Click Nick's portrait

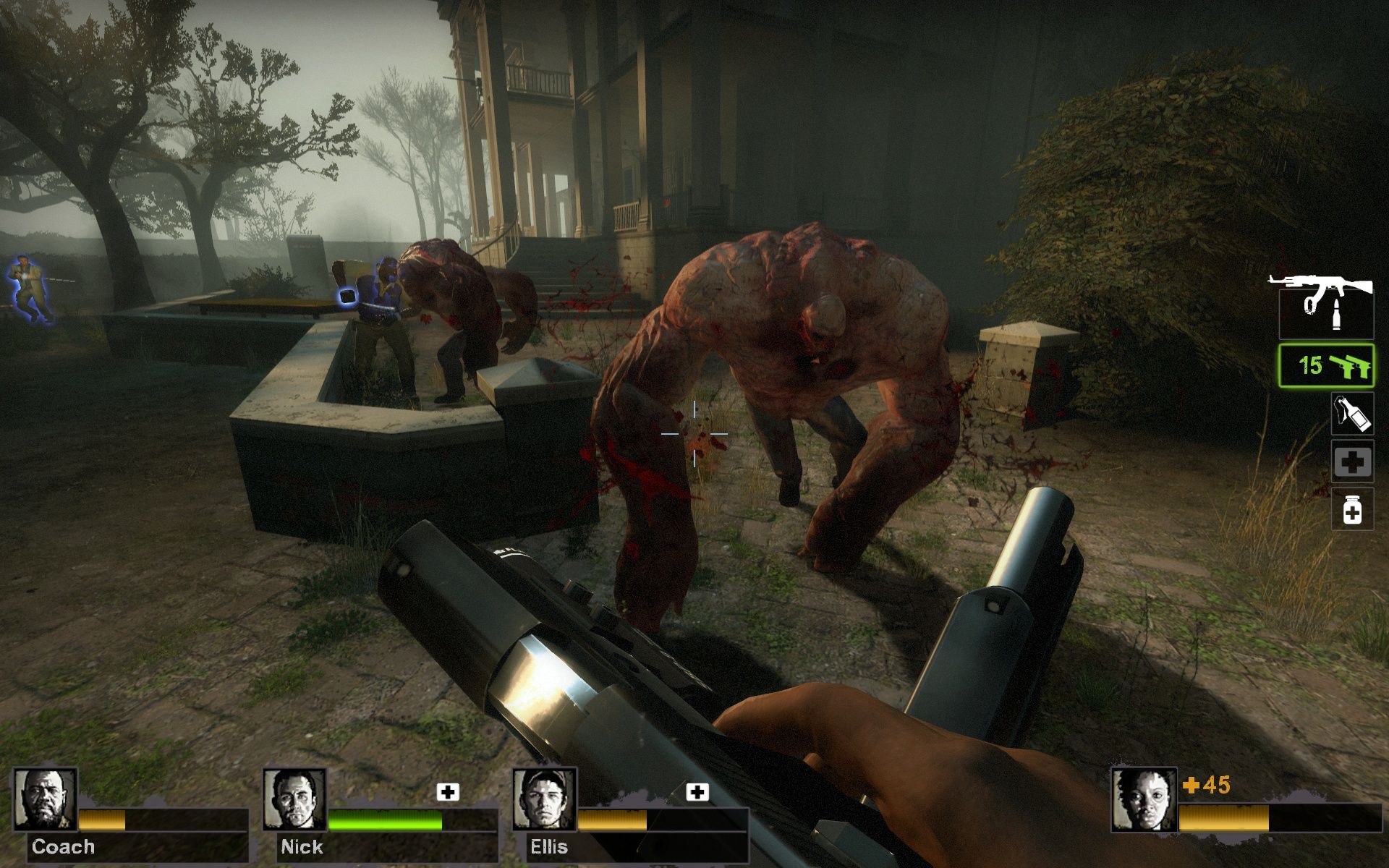[x=294, y=799]
